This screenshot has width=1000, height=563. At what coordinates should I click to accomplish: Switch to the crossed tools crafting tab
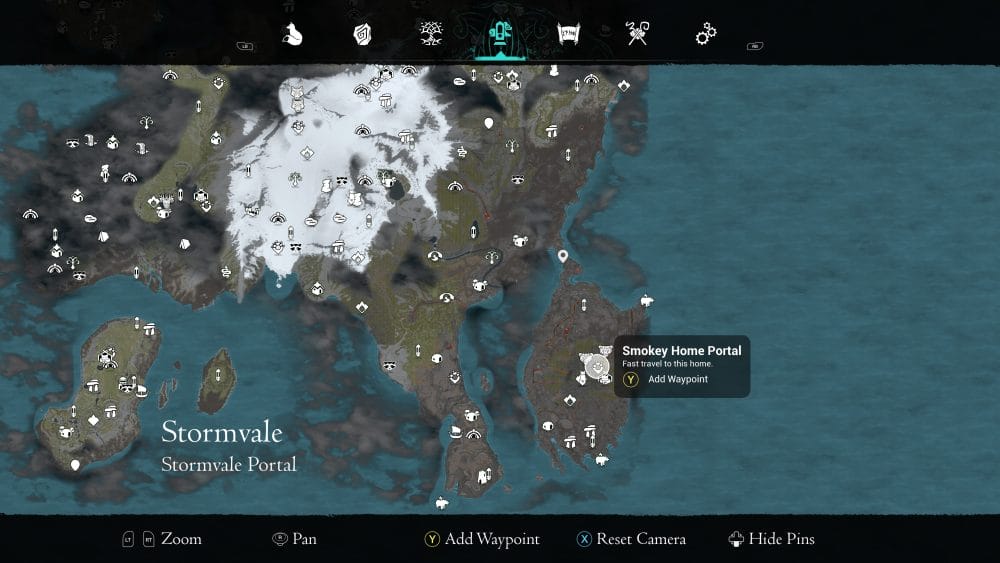pos(637,35)
